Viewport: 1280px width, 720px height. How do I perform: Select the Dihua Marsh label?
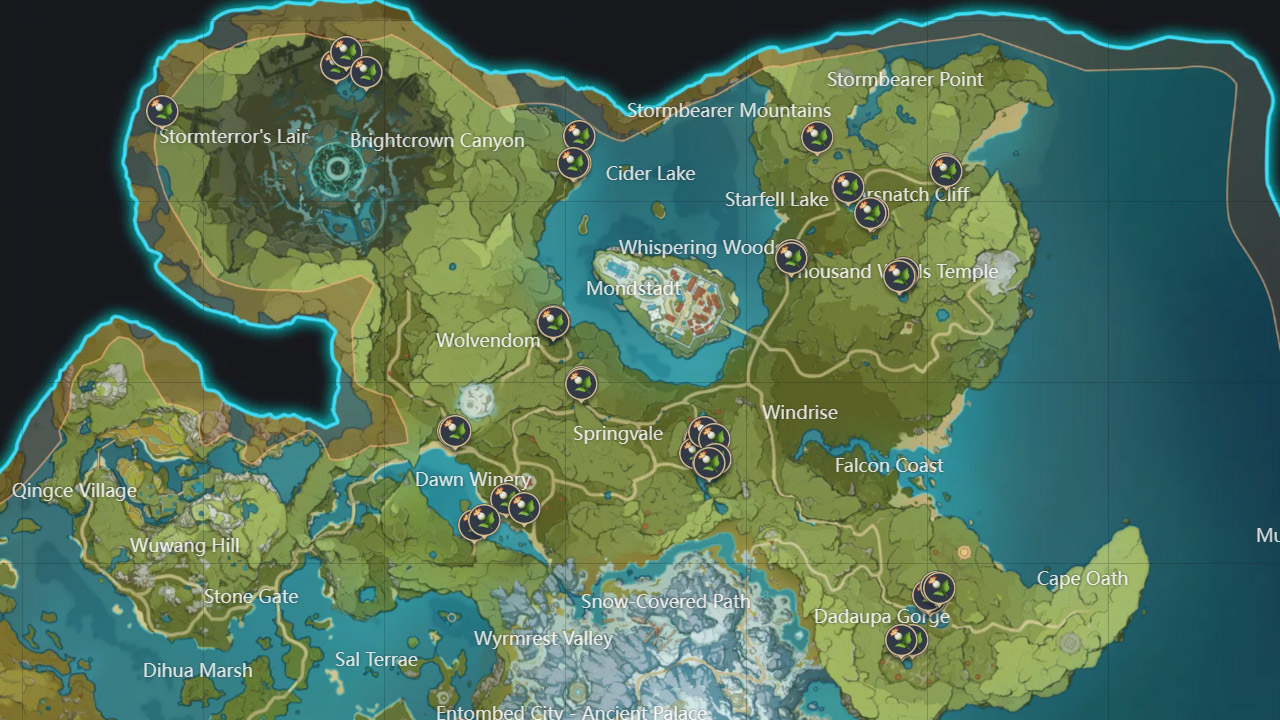tap(198, 671)
